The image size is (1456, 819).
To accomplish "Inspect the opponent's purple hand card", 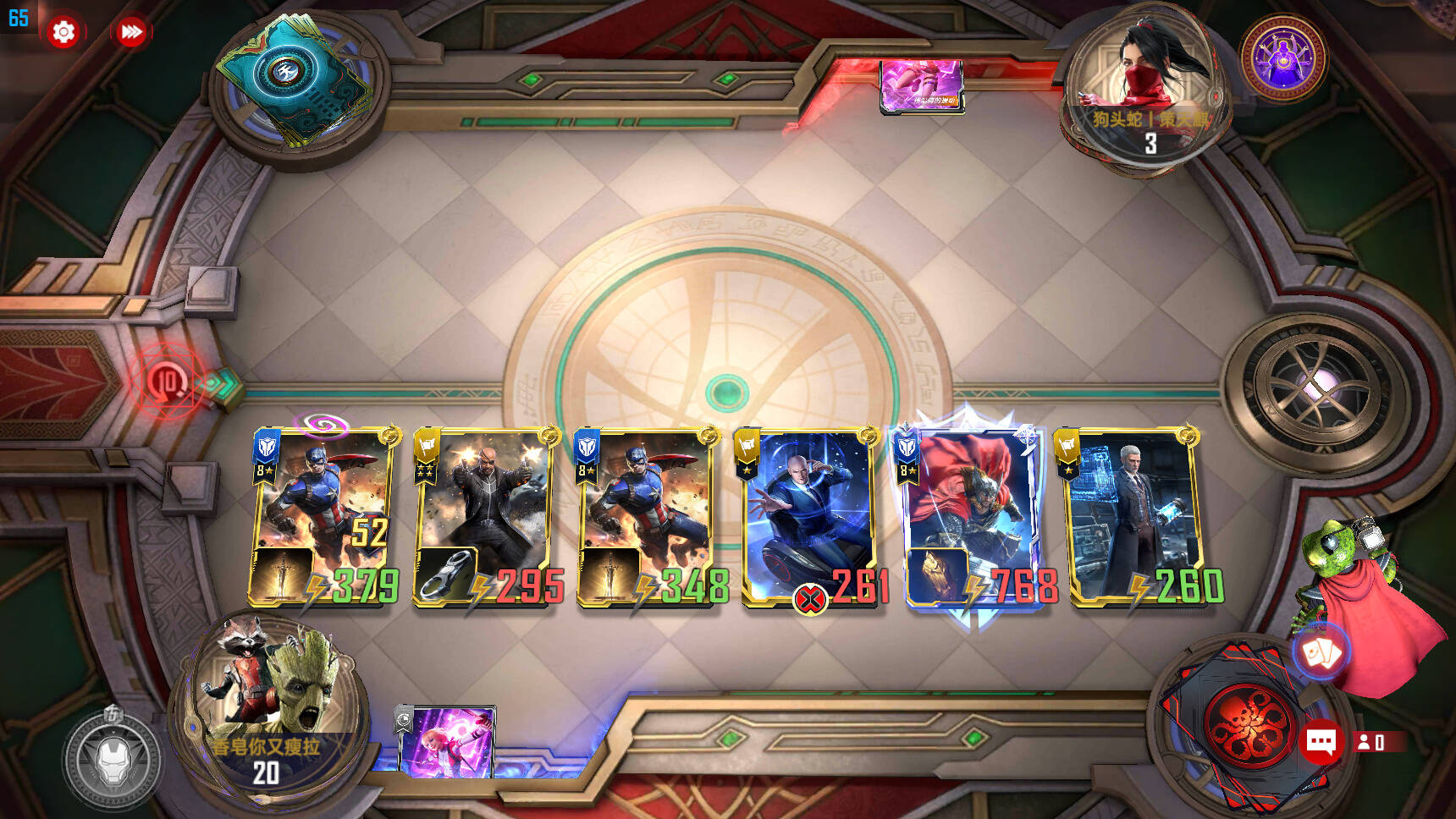I will (x=921, y=85).
